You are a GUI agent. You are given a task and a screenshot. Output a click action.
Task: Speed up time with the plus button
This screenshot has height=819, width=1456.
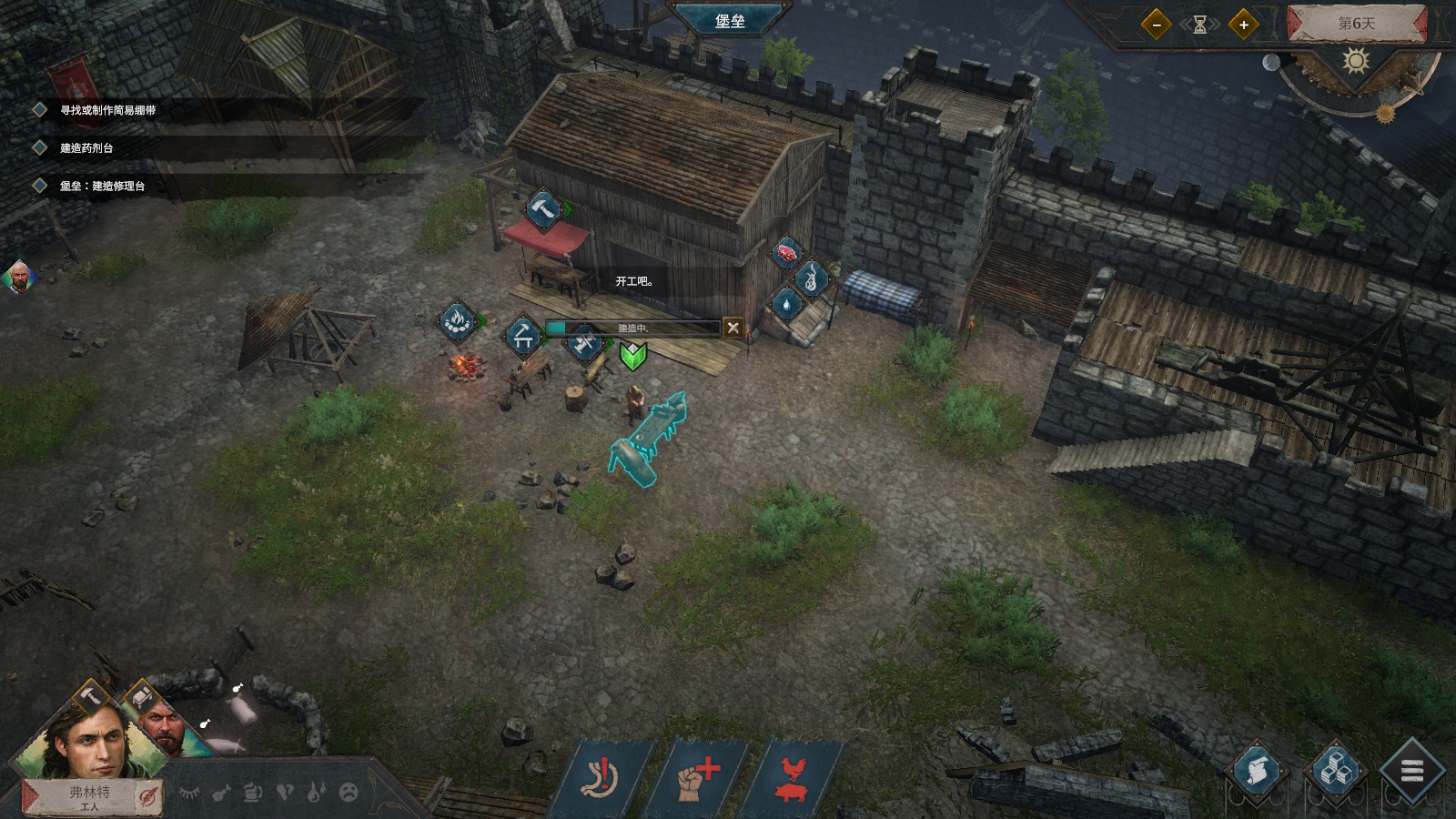[x=1243, y=25]
